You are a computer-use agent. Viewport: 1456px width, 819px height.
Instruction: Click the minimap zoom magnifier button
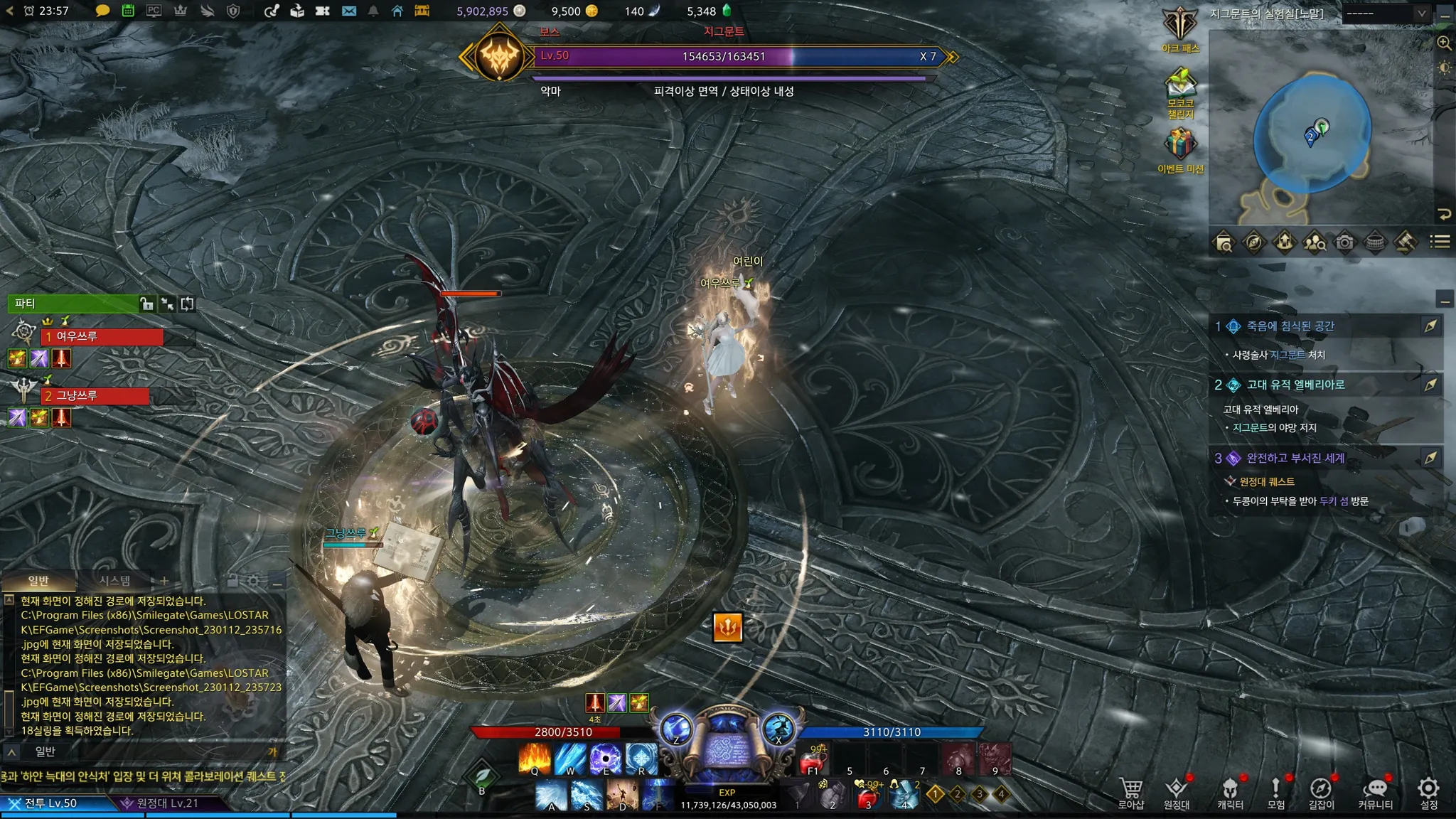point(1444,43)
